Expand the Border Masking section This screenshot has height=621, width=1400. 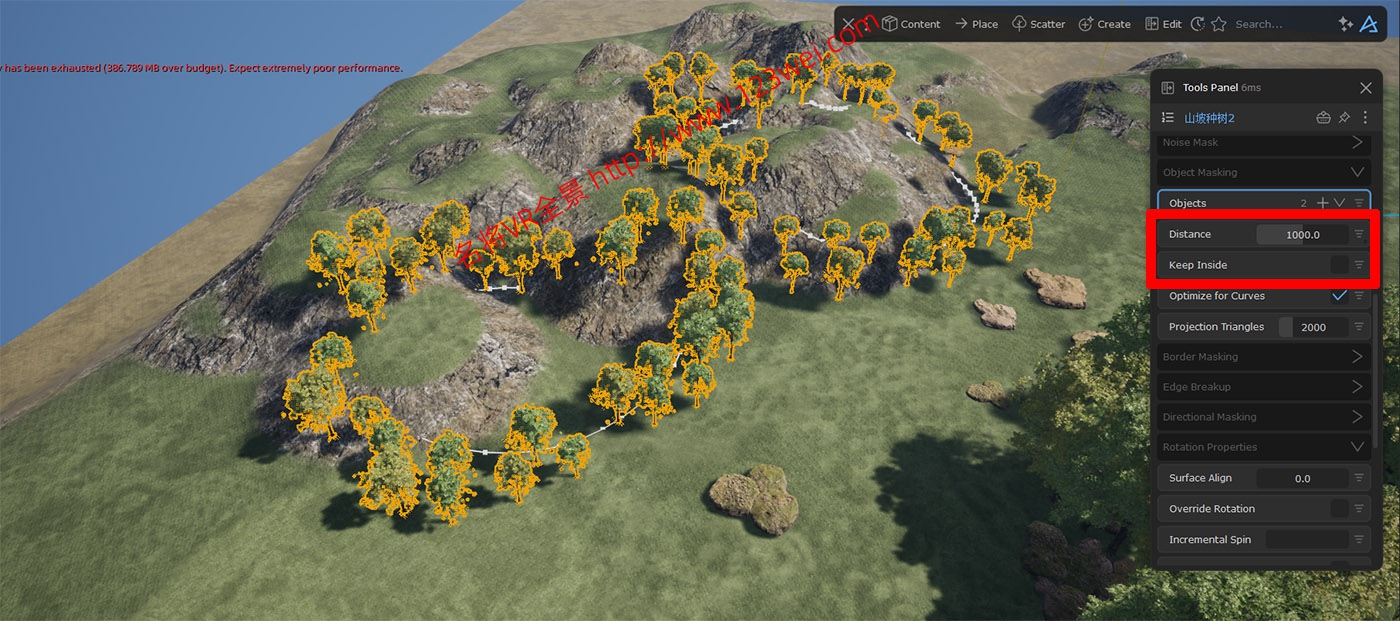(1357, 357)
